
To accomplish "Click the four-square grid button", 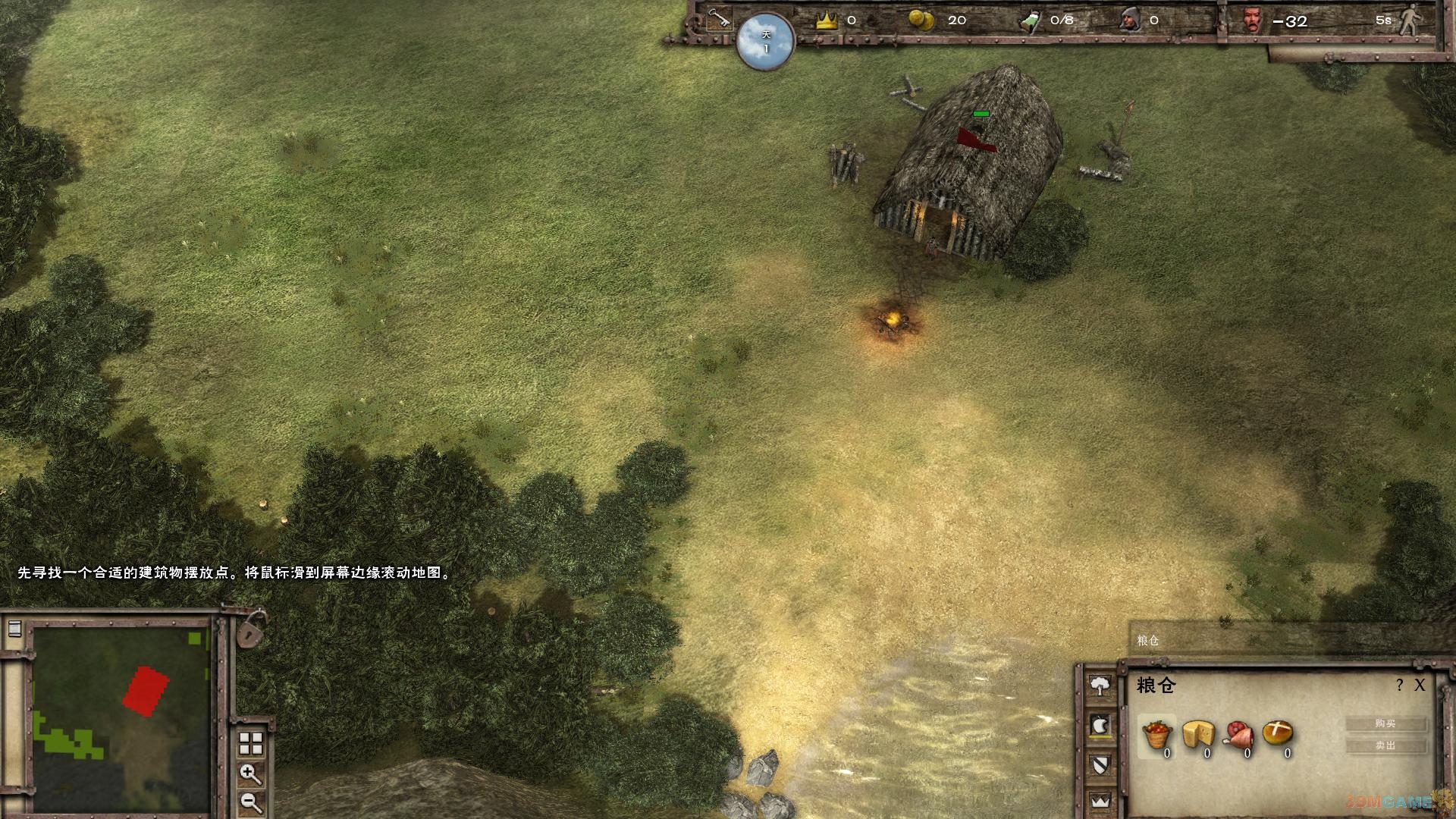I will (x=250, y=743).
